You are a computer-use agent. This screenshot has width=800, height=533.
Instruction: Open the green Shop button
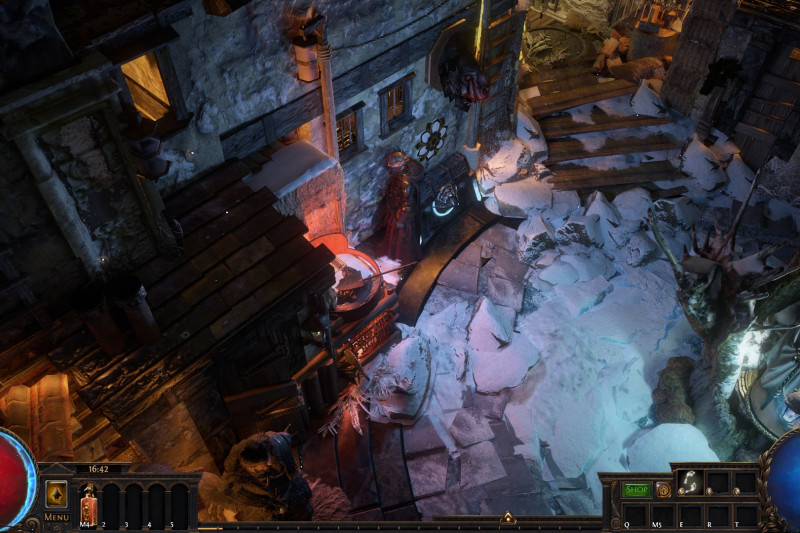[x=636, y=490]
